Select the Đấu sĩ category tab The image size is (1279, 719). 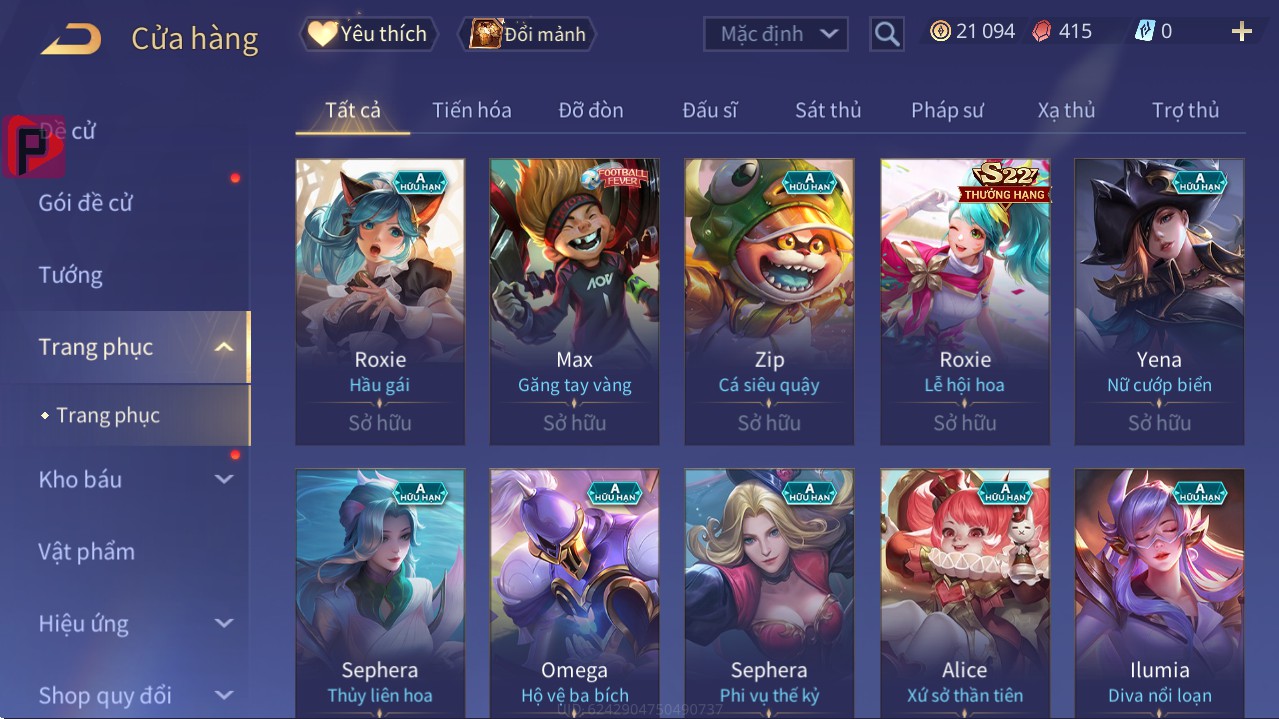click(x=710, y=110)
